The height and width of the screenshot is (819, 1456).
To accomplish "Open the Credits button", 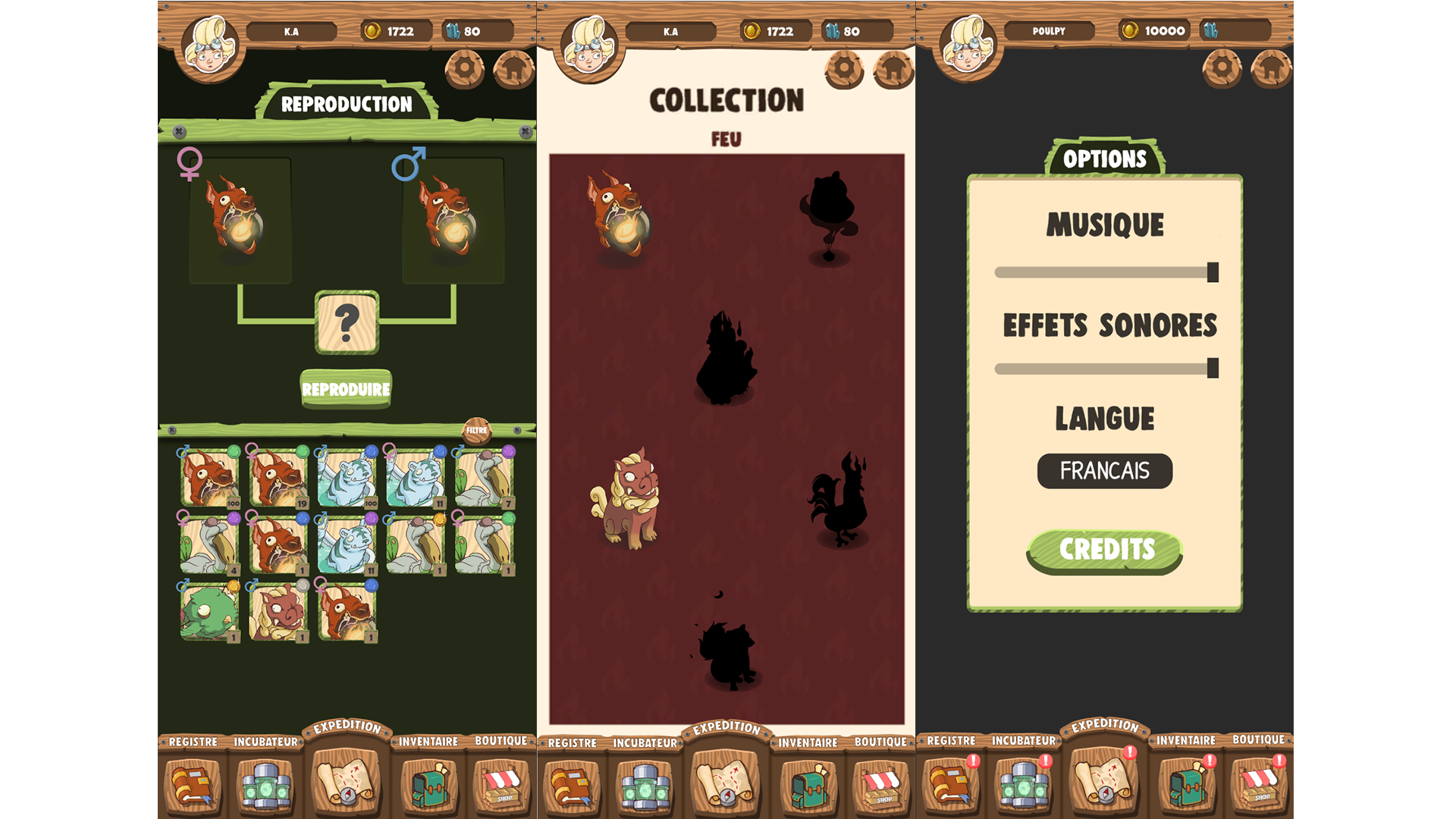I will pos(1105,550).
